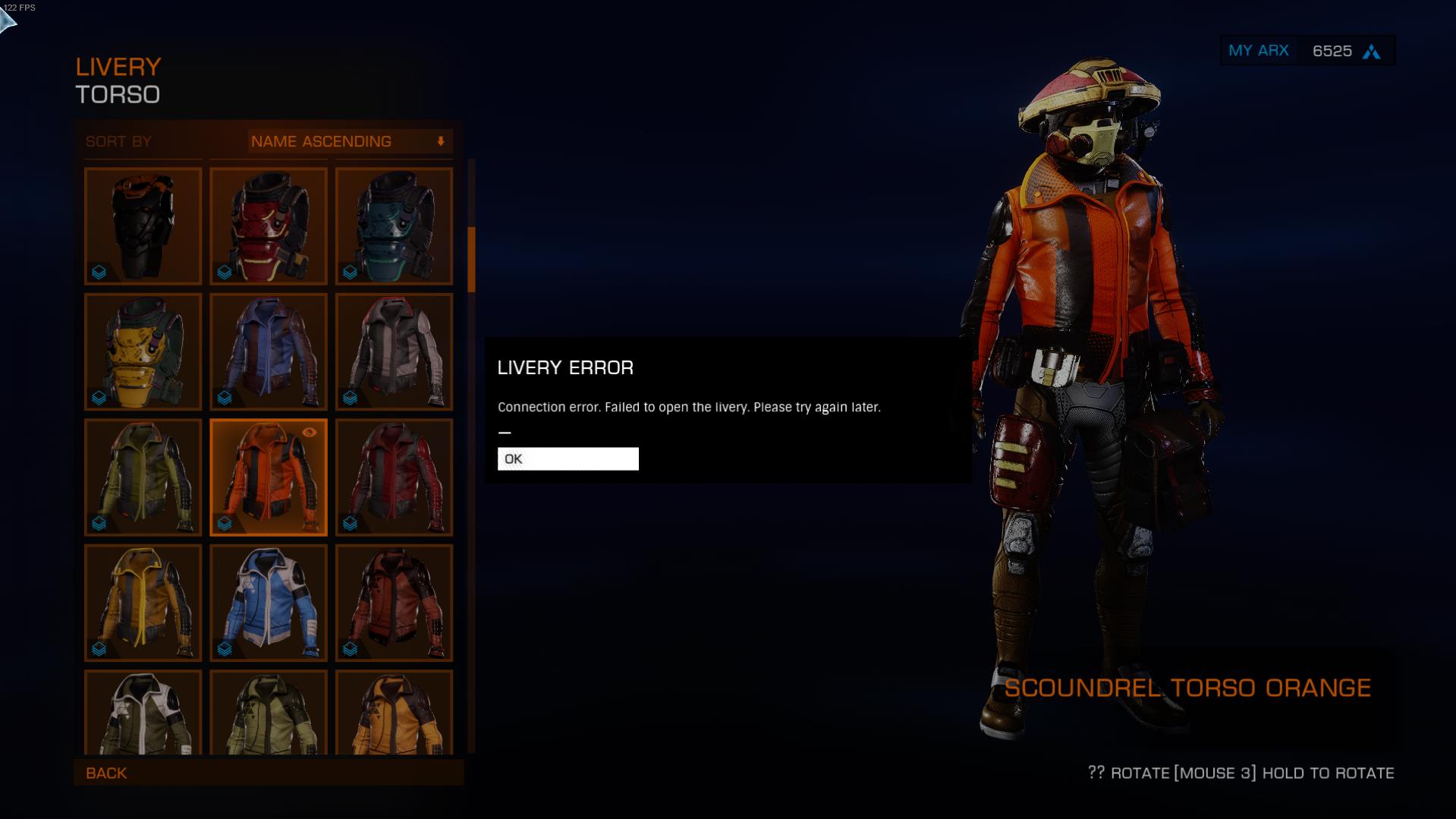Pick the olive green jacket torso
1456x819 pixels.
coord(143,477)
